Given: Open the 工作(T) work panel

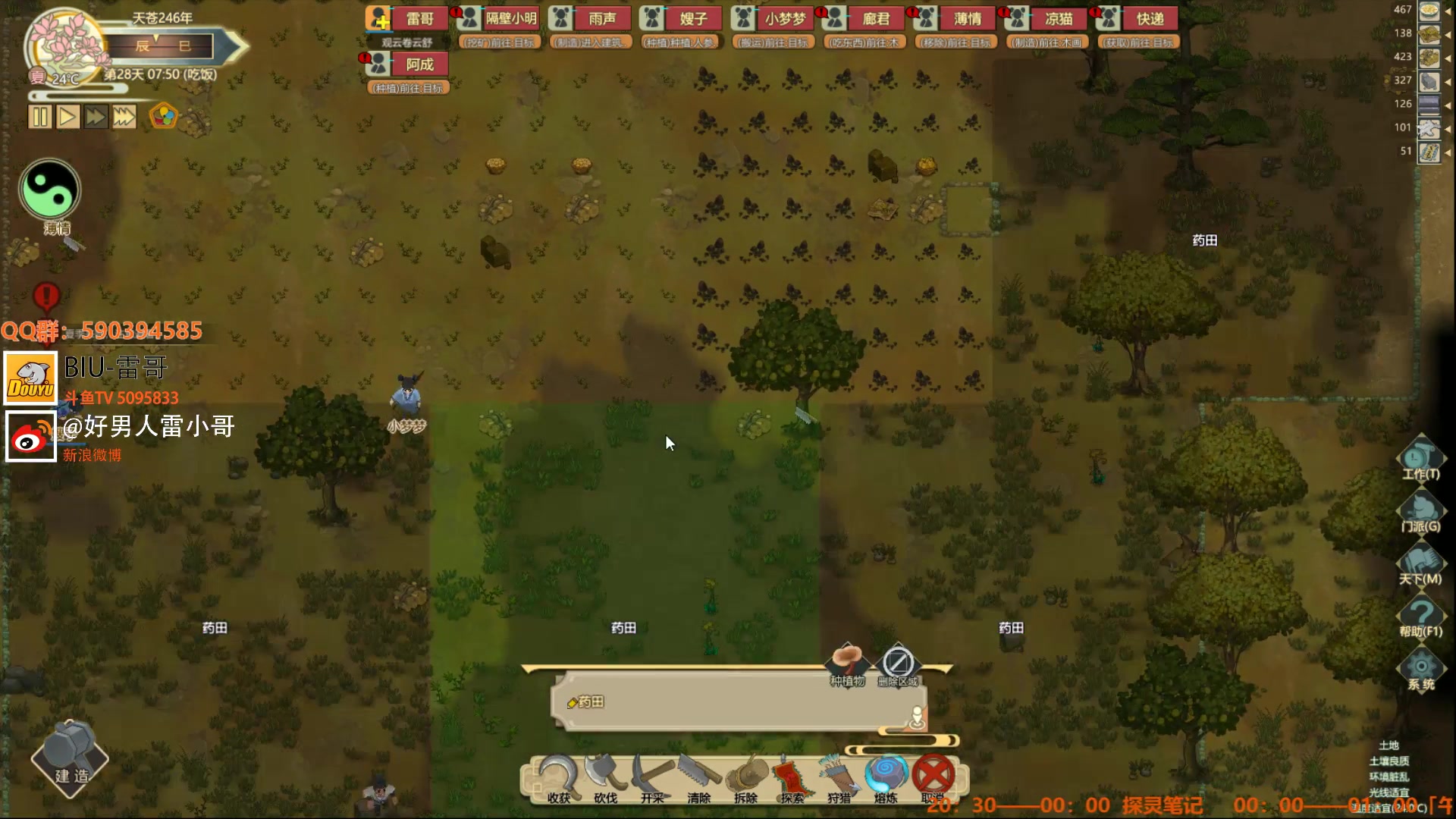Looking at the screenshot, I should coord(1420,460).
